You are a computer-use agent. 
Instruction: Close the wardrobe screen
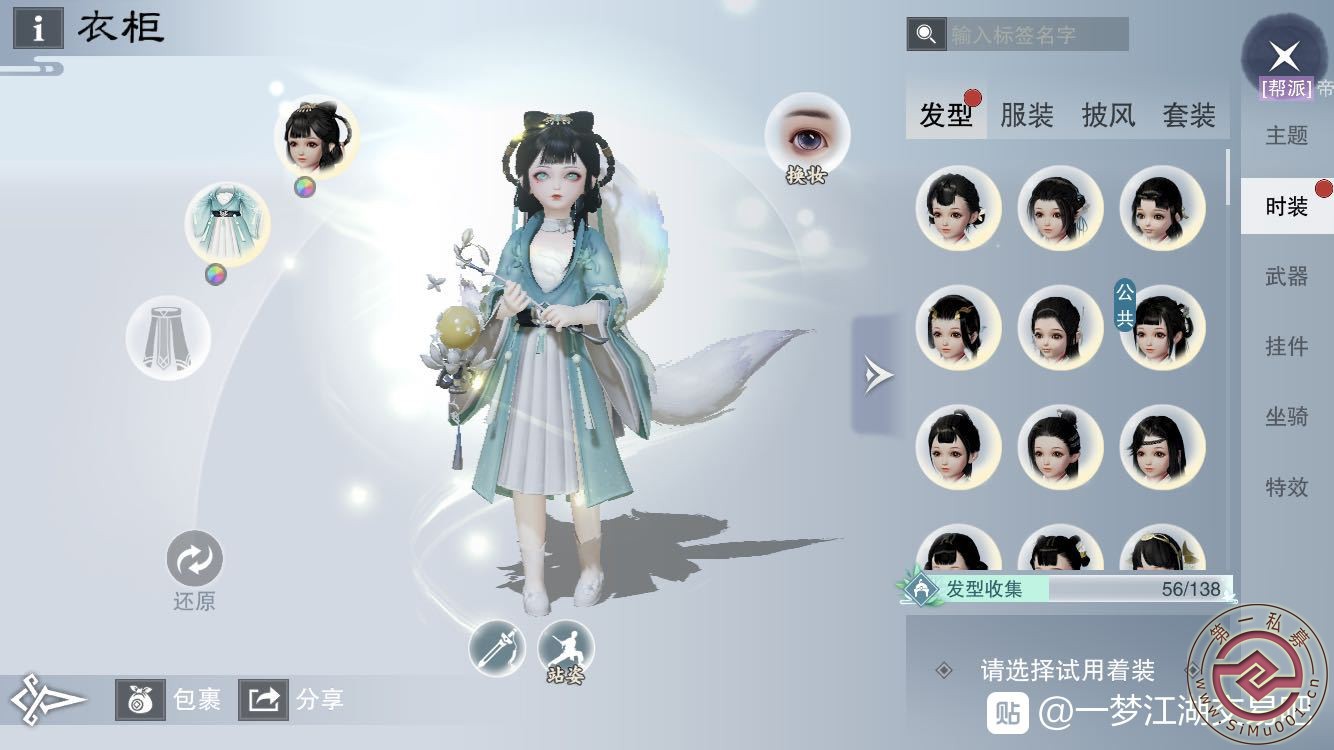[1284, 56]
